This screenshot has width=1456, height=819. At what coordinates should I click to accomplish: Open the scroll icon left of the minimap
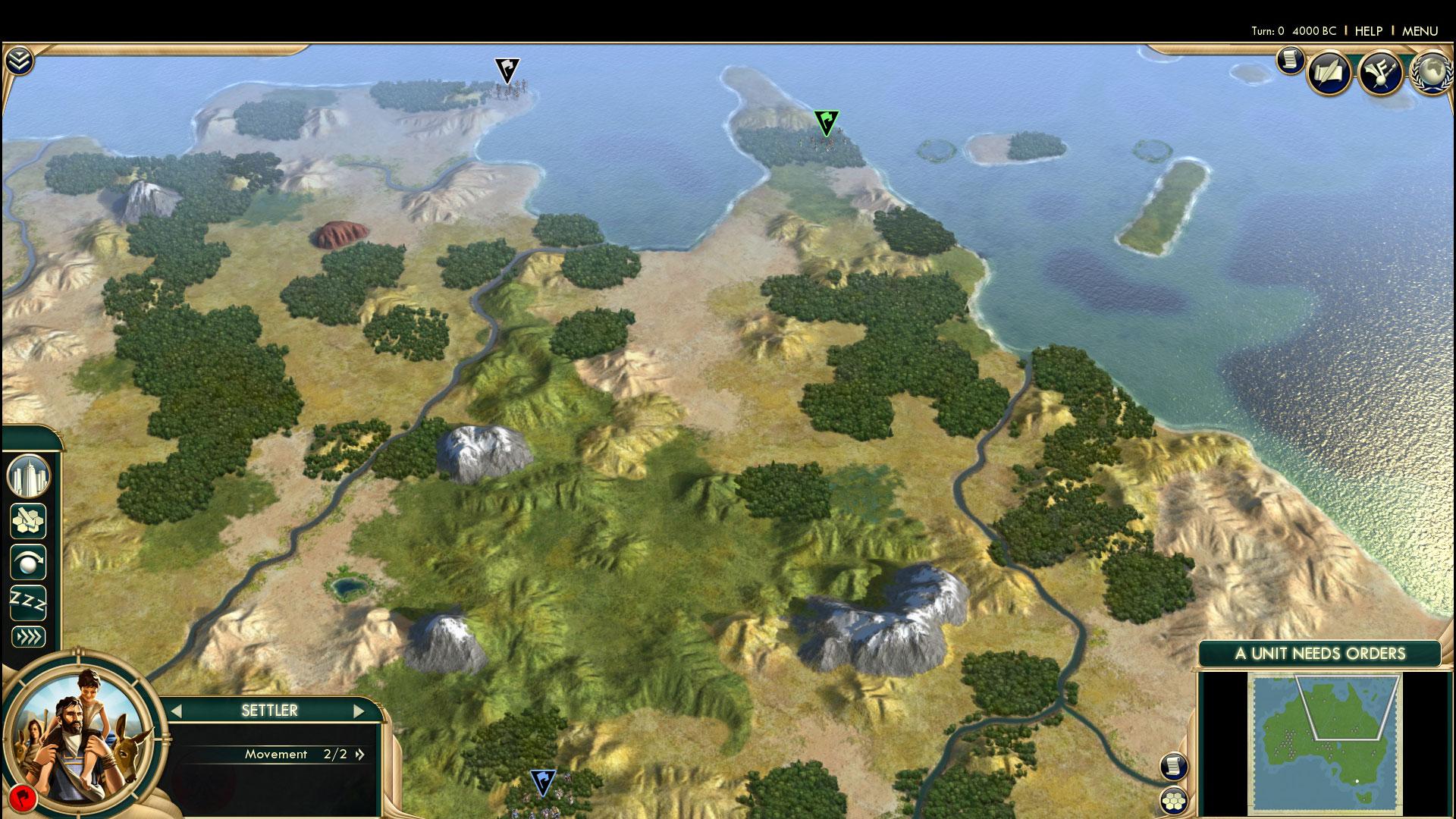pos(1173,766)
